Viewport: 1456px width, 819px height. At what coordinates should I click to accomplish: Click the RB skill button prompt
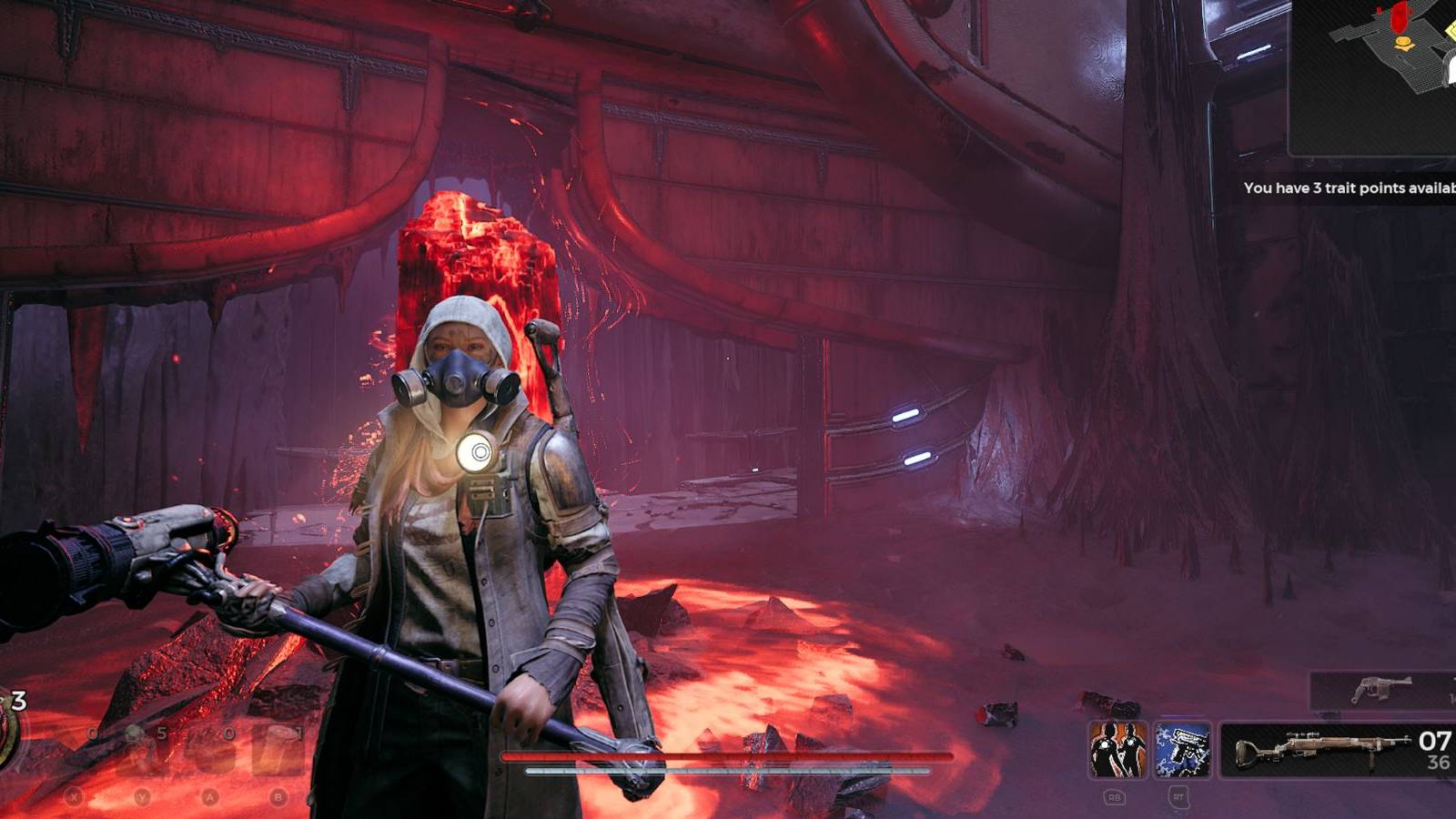coord(1116,797)
